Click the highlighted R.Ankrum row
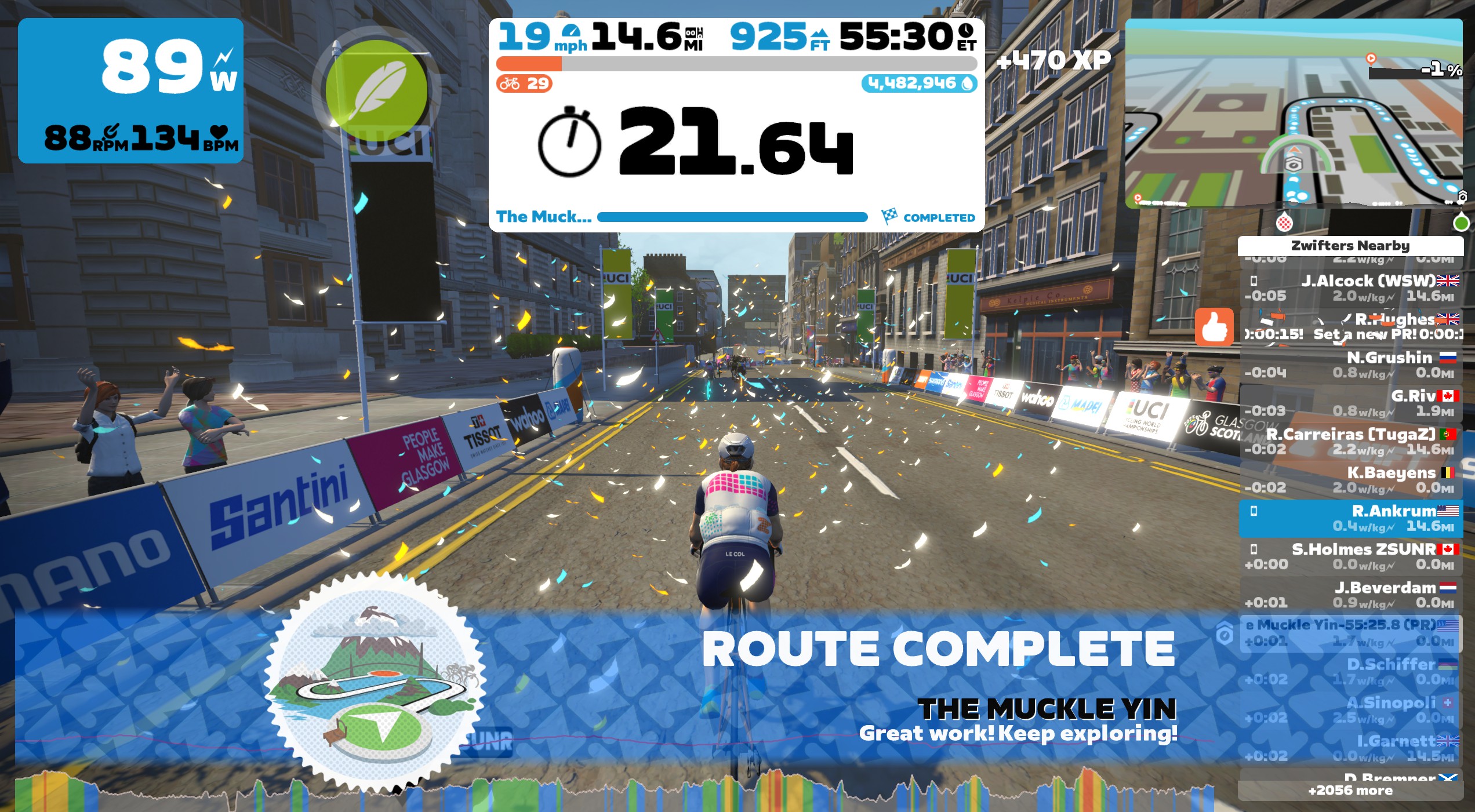 [x=1351, y=518]
